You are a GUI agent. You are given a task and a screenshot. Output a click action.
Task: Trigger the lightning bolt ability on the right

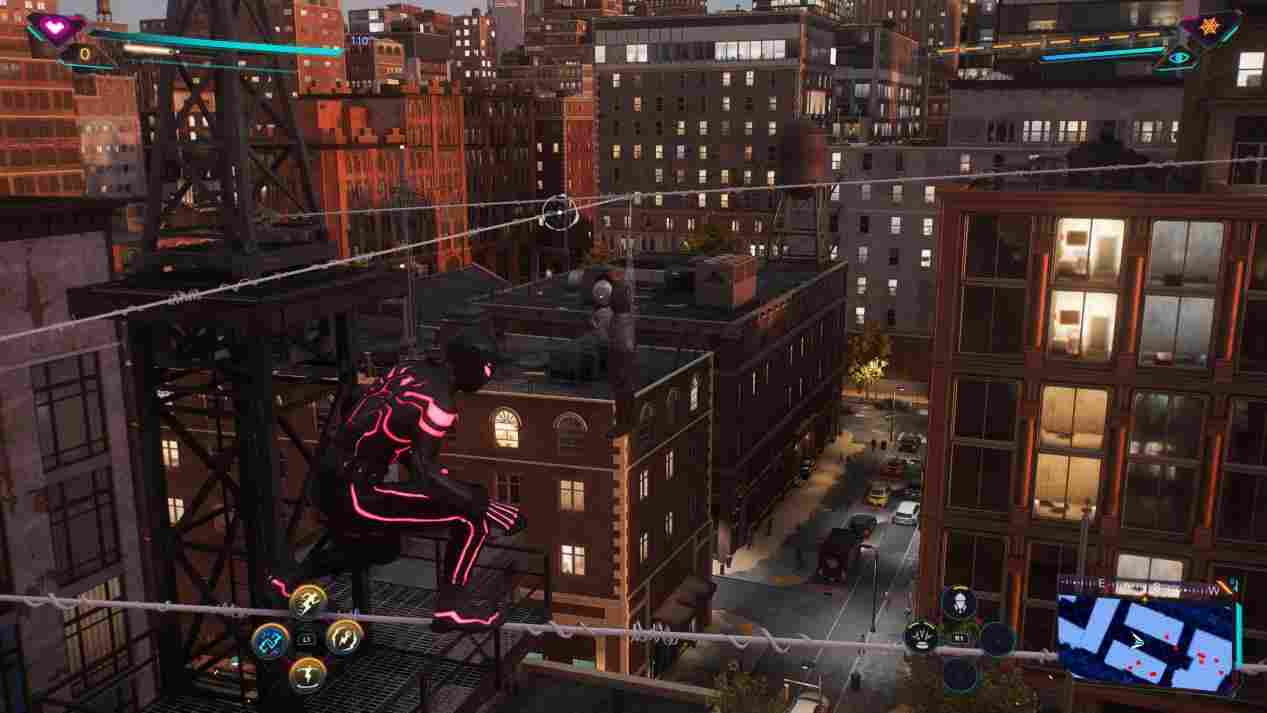344,637
